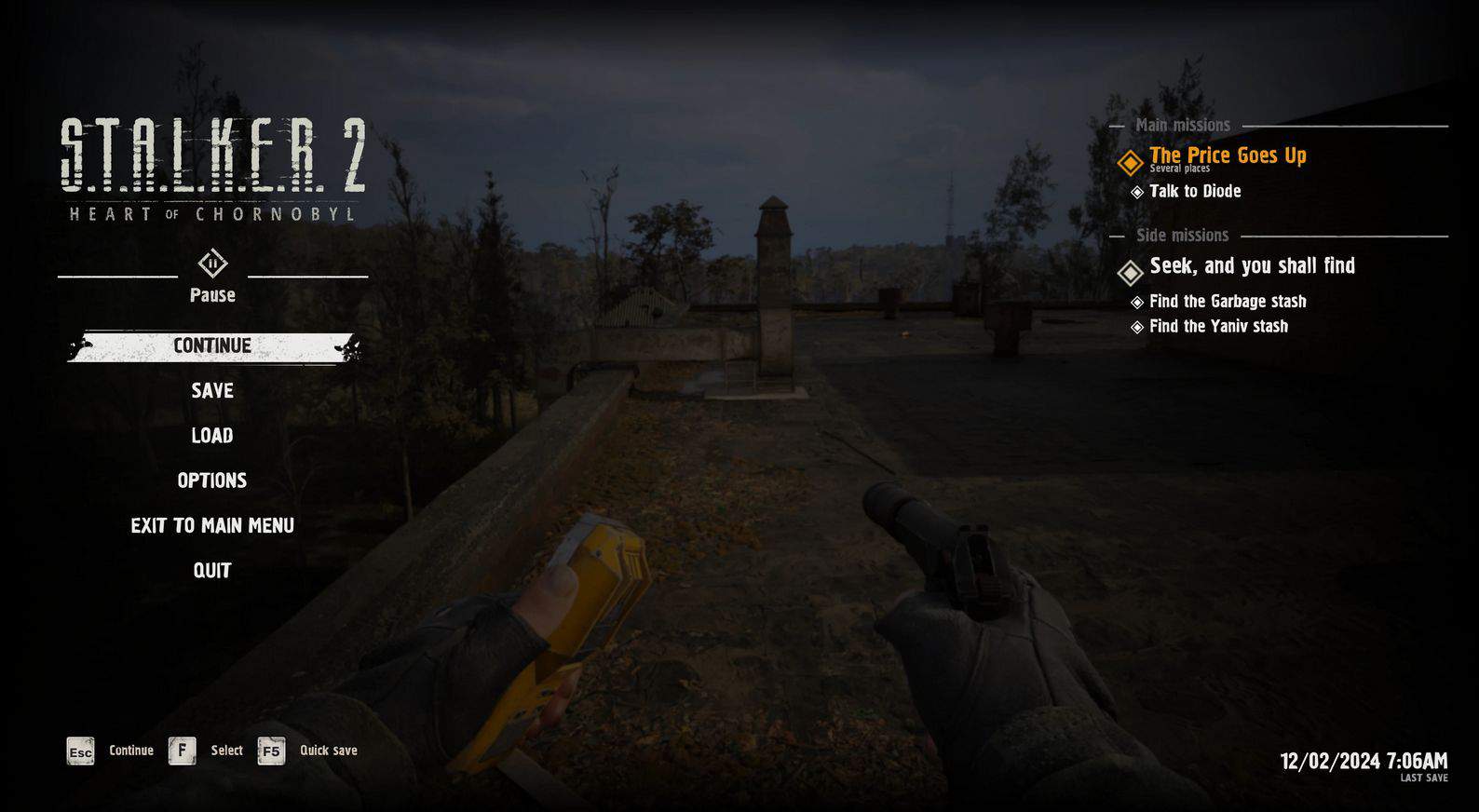Continue the paused game
The width and height of the screenshot is (1479, 812).
click(212, 346)
